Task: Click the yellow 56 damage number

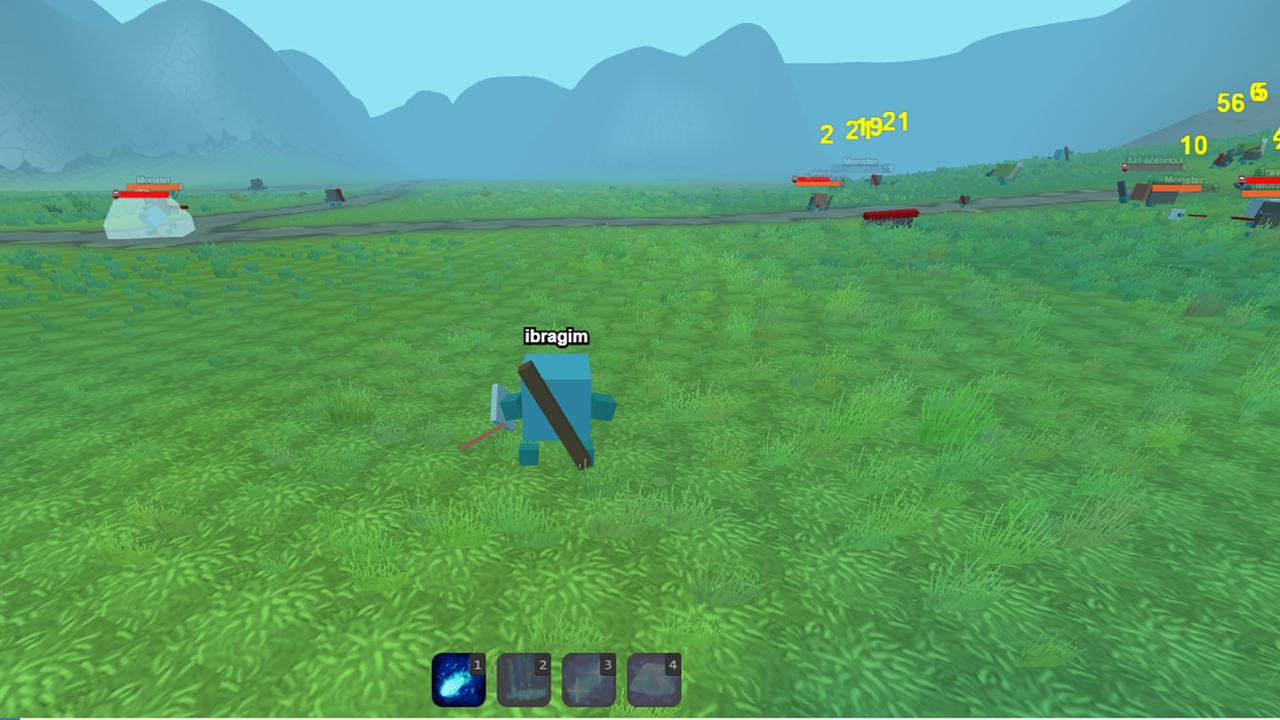Action: (1231, 103)
